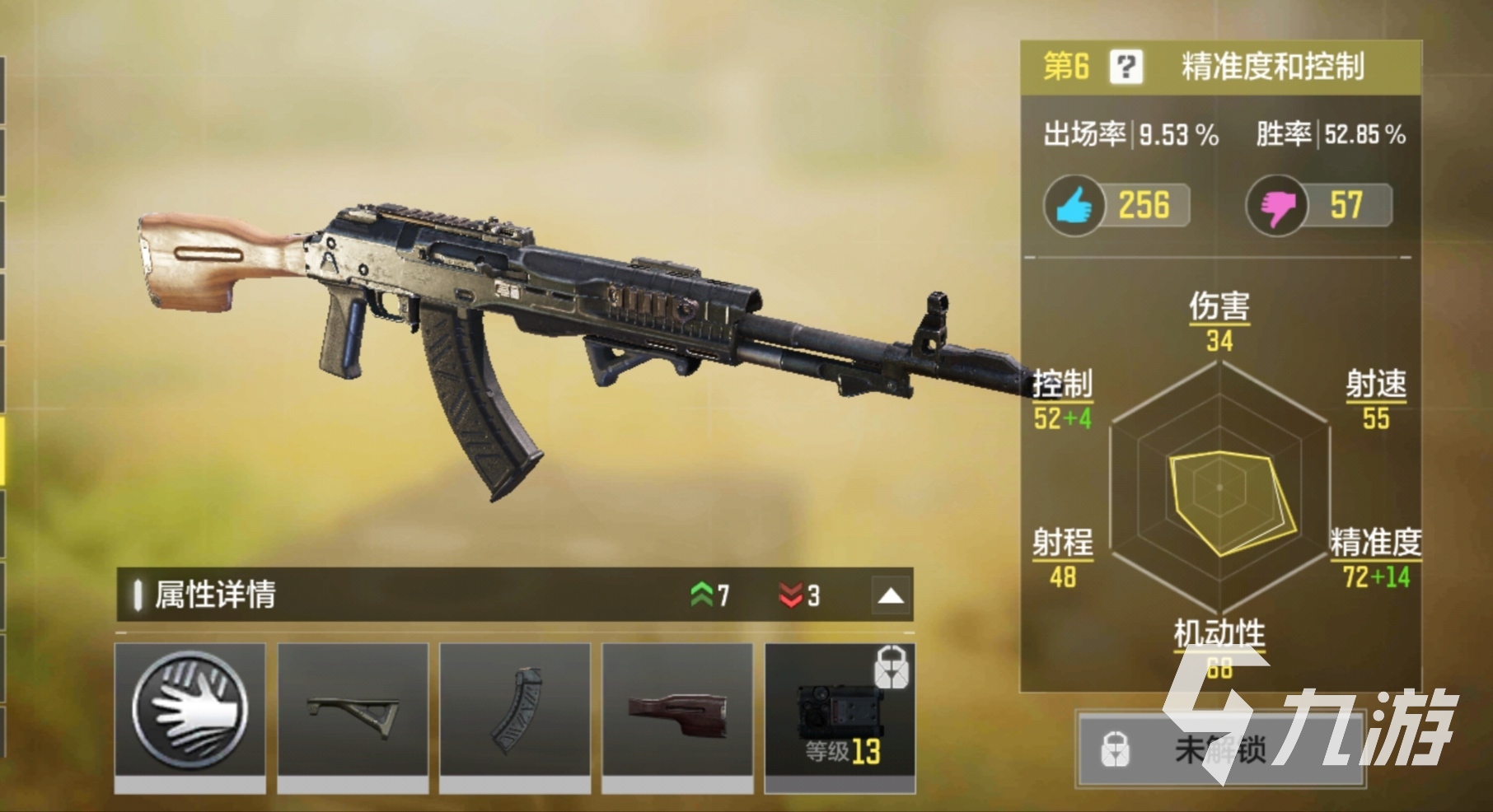Screen dimensions: 1493x812
Task: Downvote with the pink thumbs-down button
Action: pos(1275,206)
